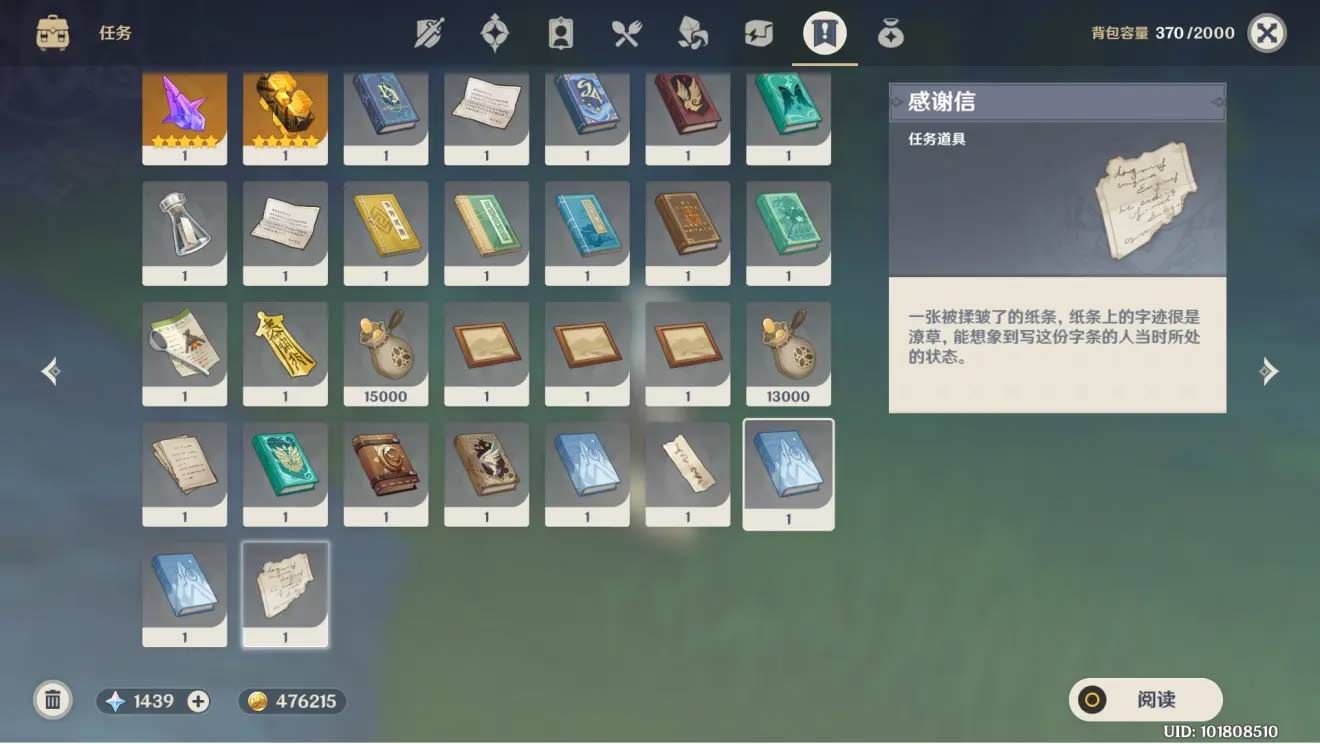Open the Food inventory icon
Viewport: 1320px width, 744px height.
(x=627, y=31)
